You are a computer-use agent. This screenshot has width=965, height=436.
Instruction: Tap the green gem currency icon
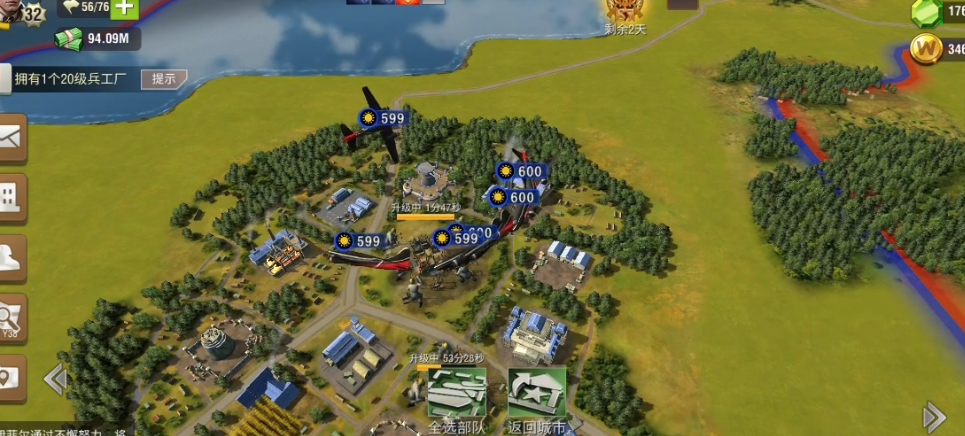coord(927,12)
